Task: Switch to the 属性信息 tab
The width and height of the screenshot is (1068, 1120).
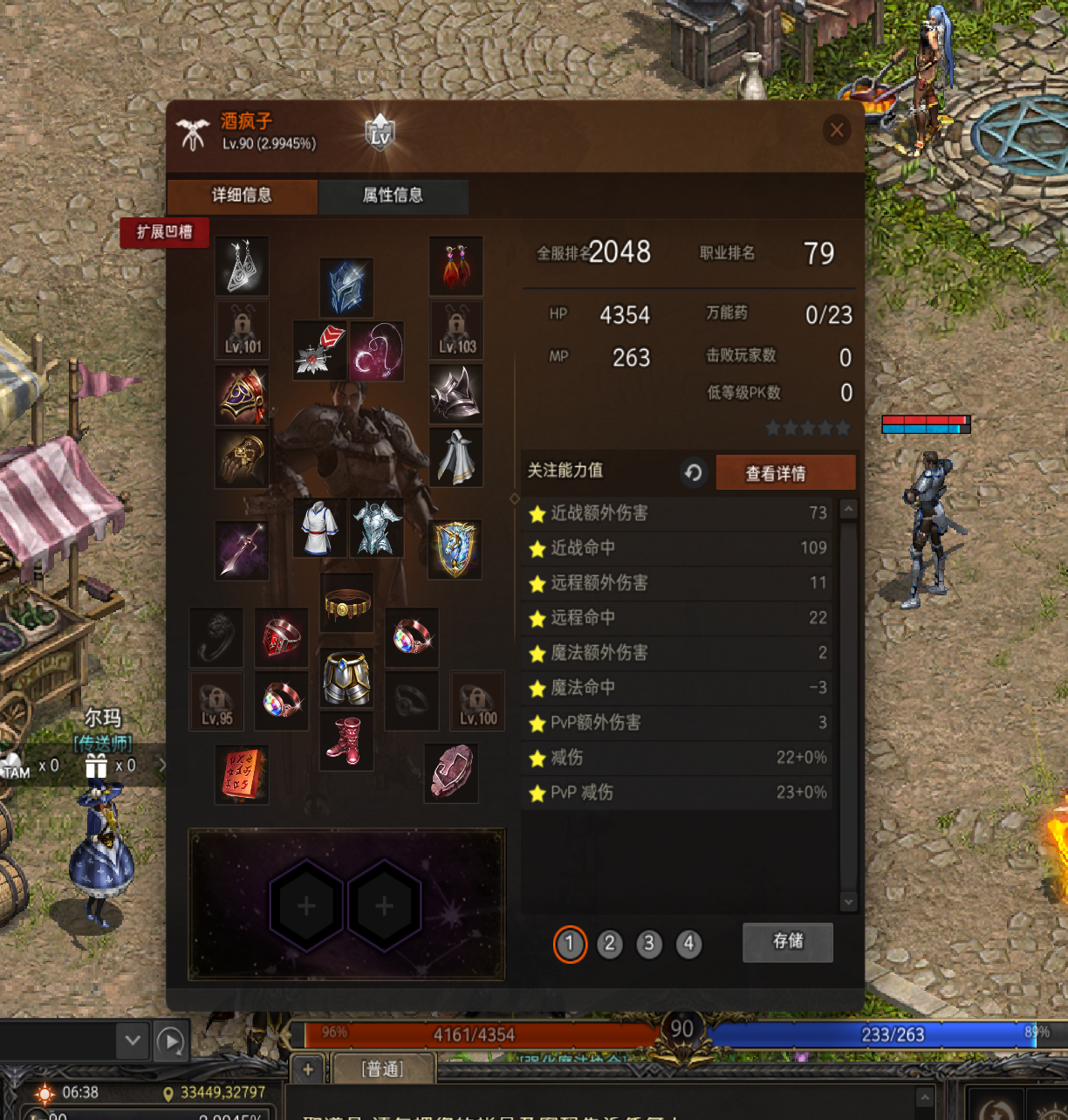Action: coord(393,196)
